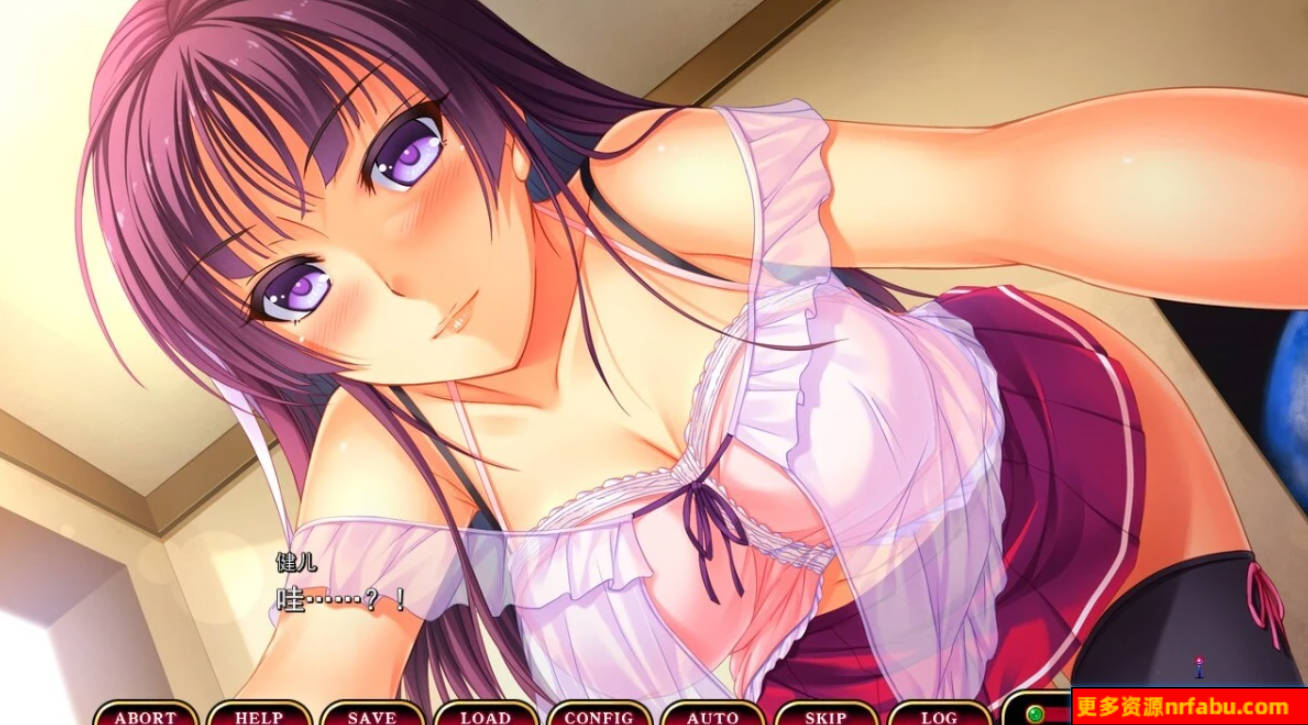Open the HELP screen
Image resolution: width=1308 pixels, height=725 pixels.
tap(258, 716)
